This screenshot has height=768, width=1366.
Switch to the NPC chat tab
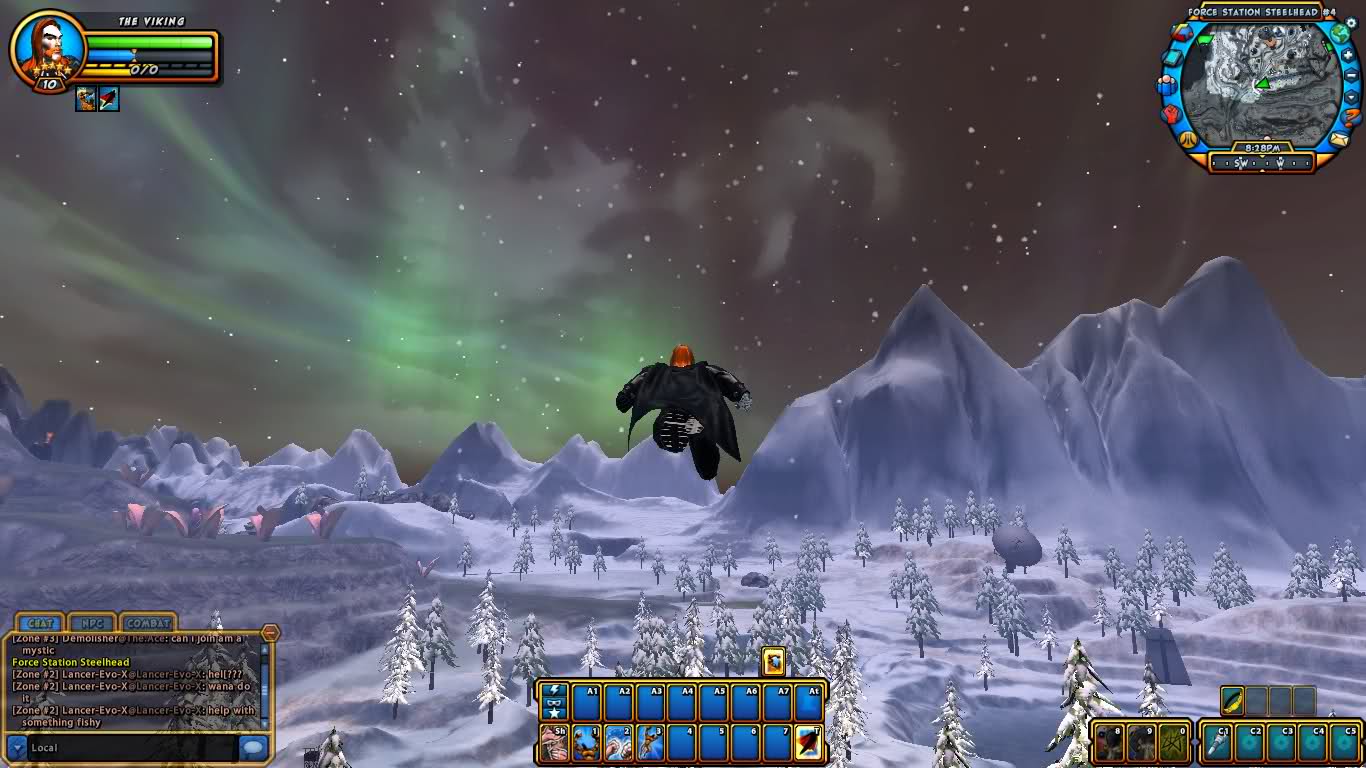92,624
